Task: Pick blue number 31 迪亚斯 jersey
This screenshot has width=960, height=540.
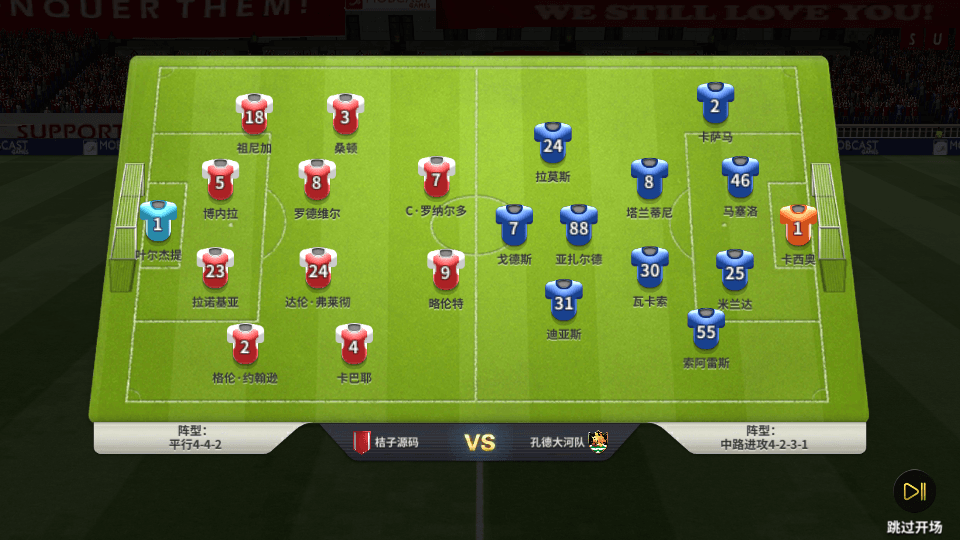Action: [564, 302]
